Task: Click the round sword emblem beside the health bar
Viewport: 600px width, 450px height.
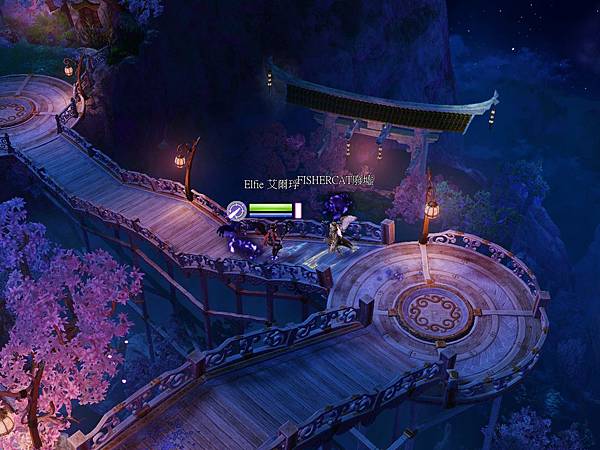Action: [236, 209]
